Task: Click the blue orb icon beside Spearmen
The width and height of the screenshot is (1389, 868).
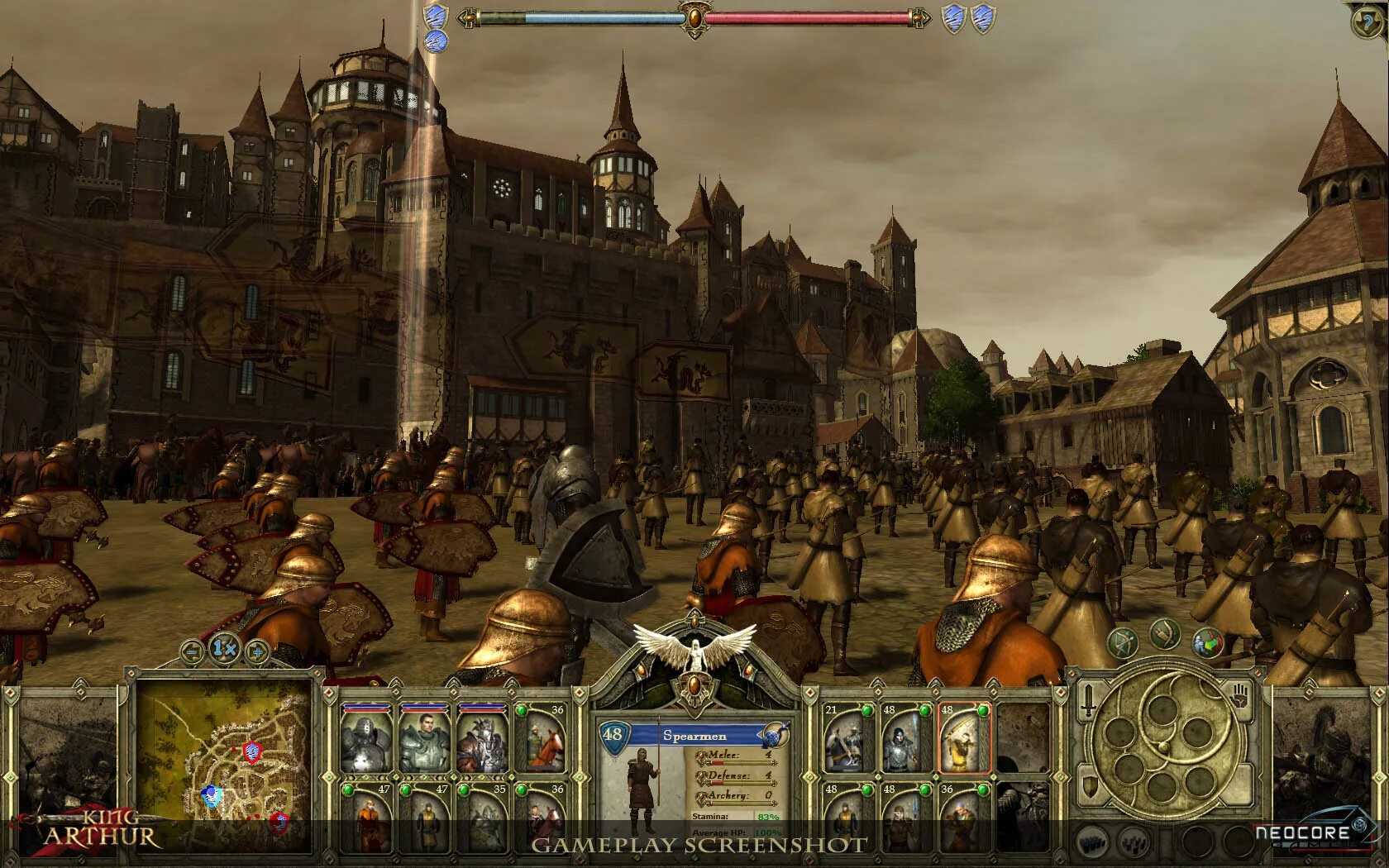Action: [x=776, y=734]
